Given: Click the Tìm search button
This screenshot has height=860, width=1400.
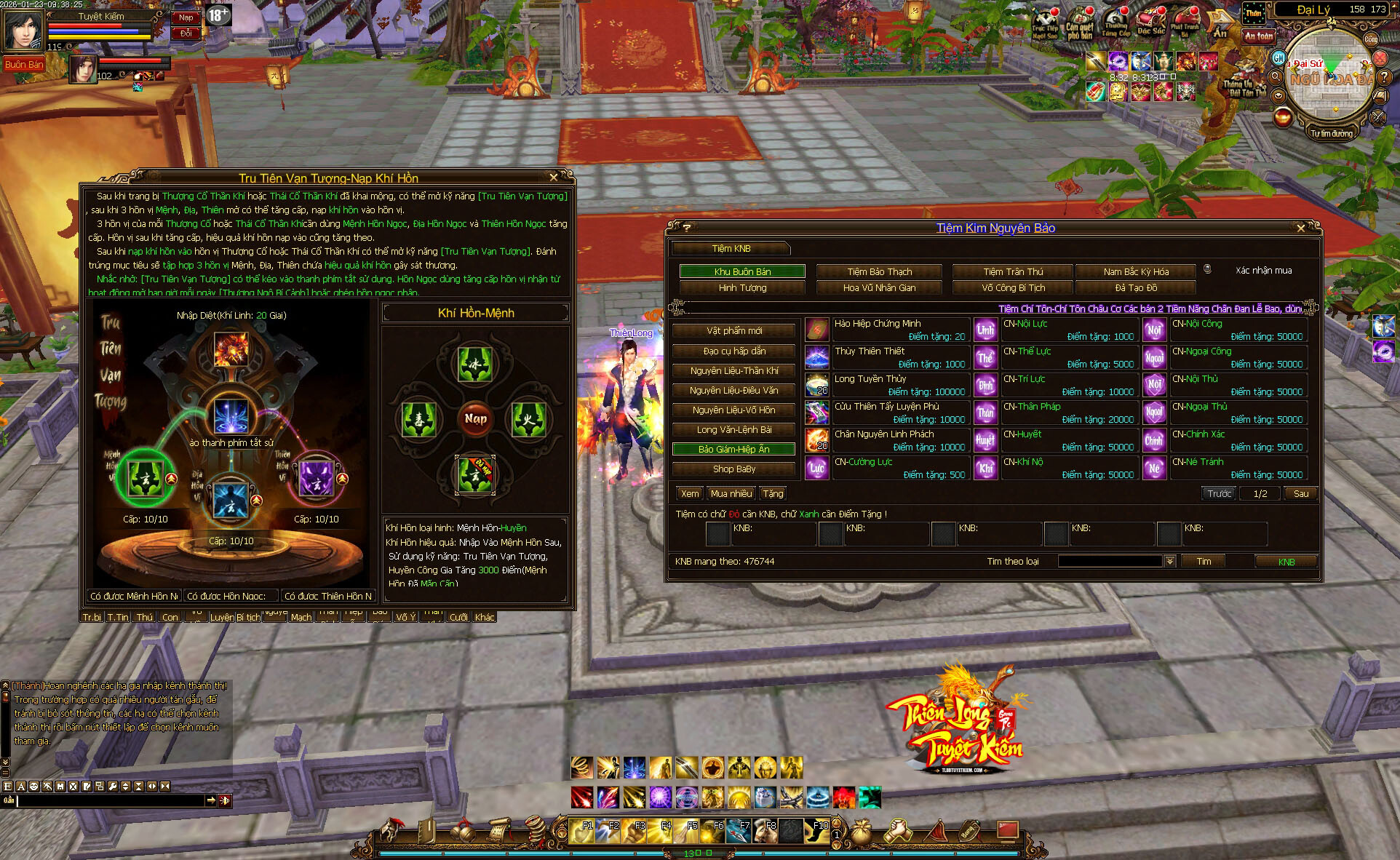Looking at the screenshot, I should (x=1204, y=562).
